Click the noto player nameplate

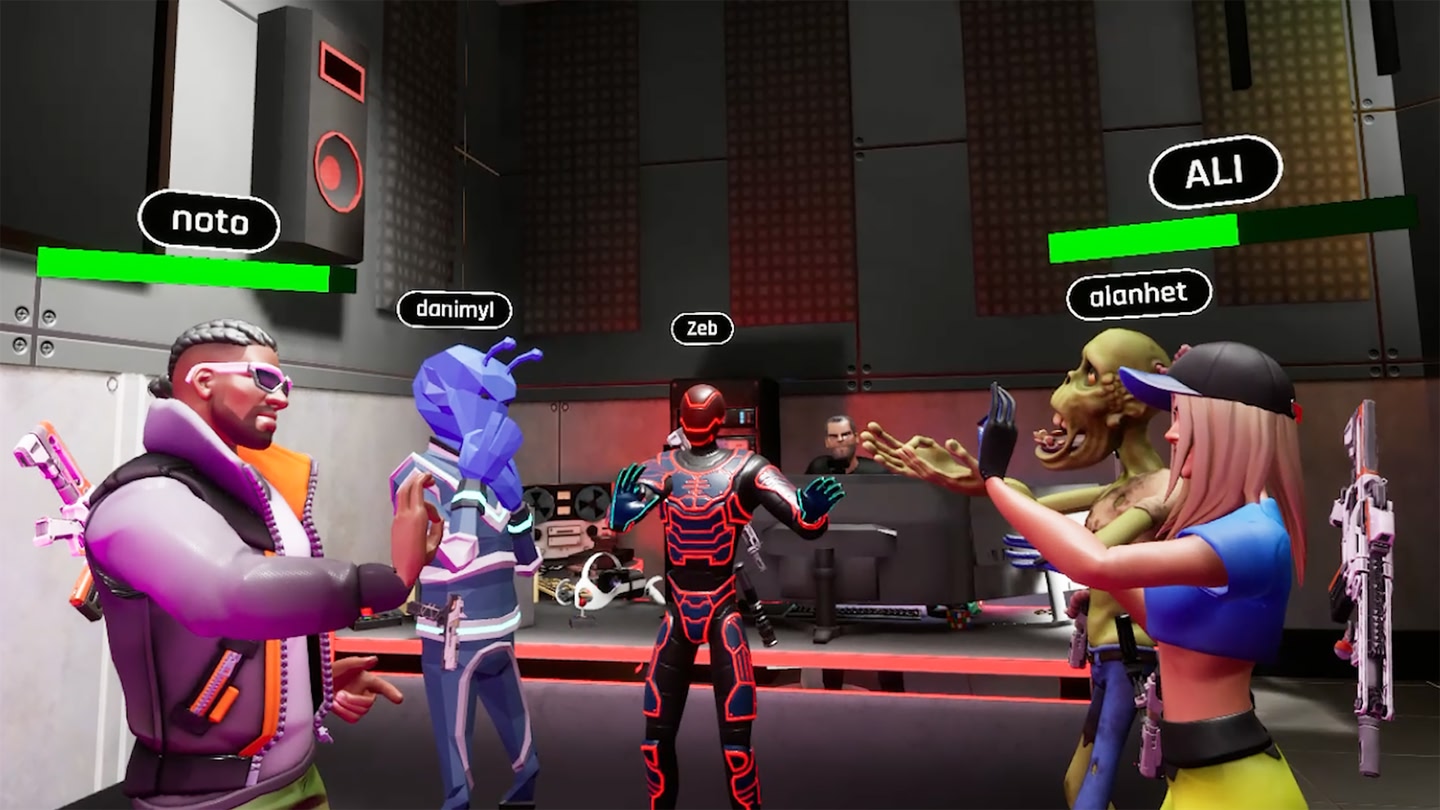[209, 223]
